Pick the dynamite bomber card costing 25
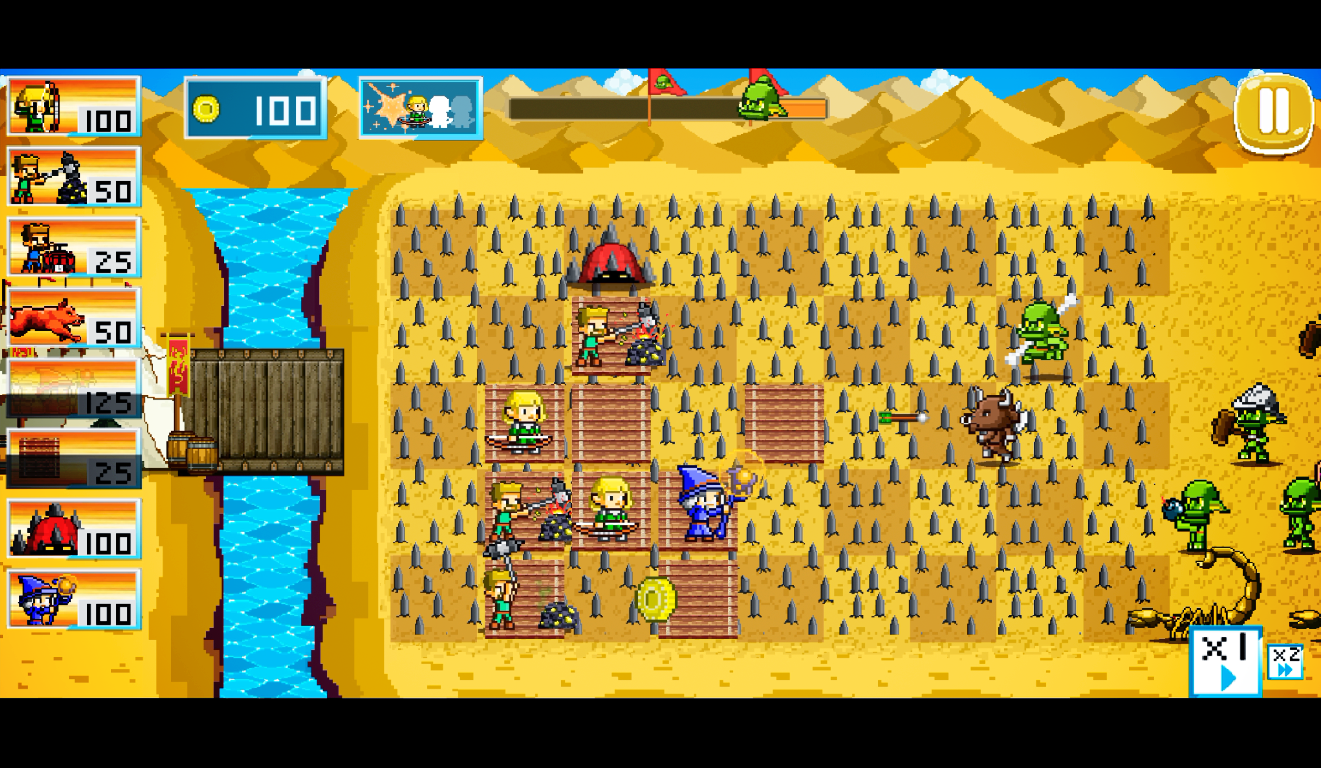Screen dimensions: 1321x768 [x=73, y=247]
